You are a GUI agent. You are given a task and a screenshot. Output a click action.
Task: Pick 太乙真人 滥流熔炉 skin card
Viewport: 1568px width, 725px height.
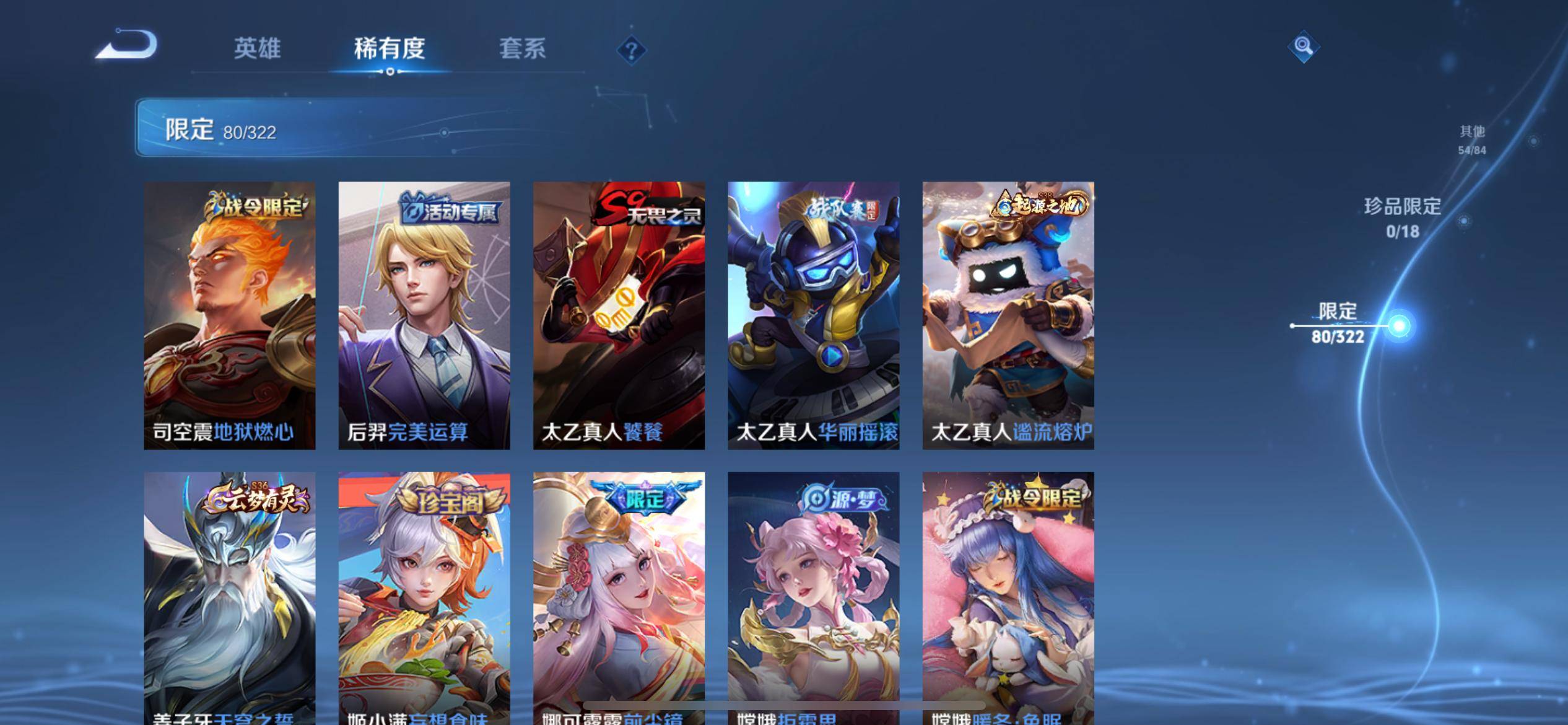(x=1008, y=315)
